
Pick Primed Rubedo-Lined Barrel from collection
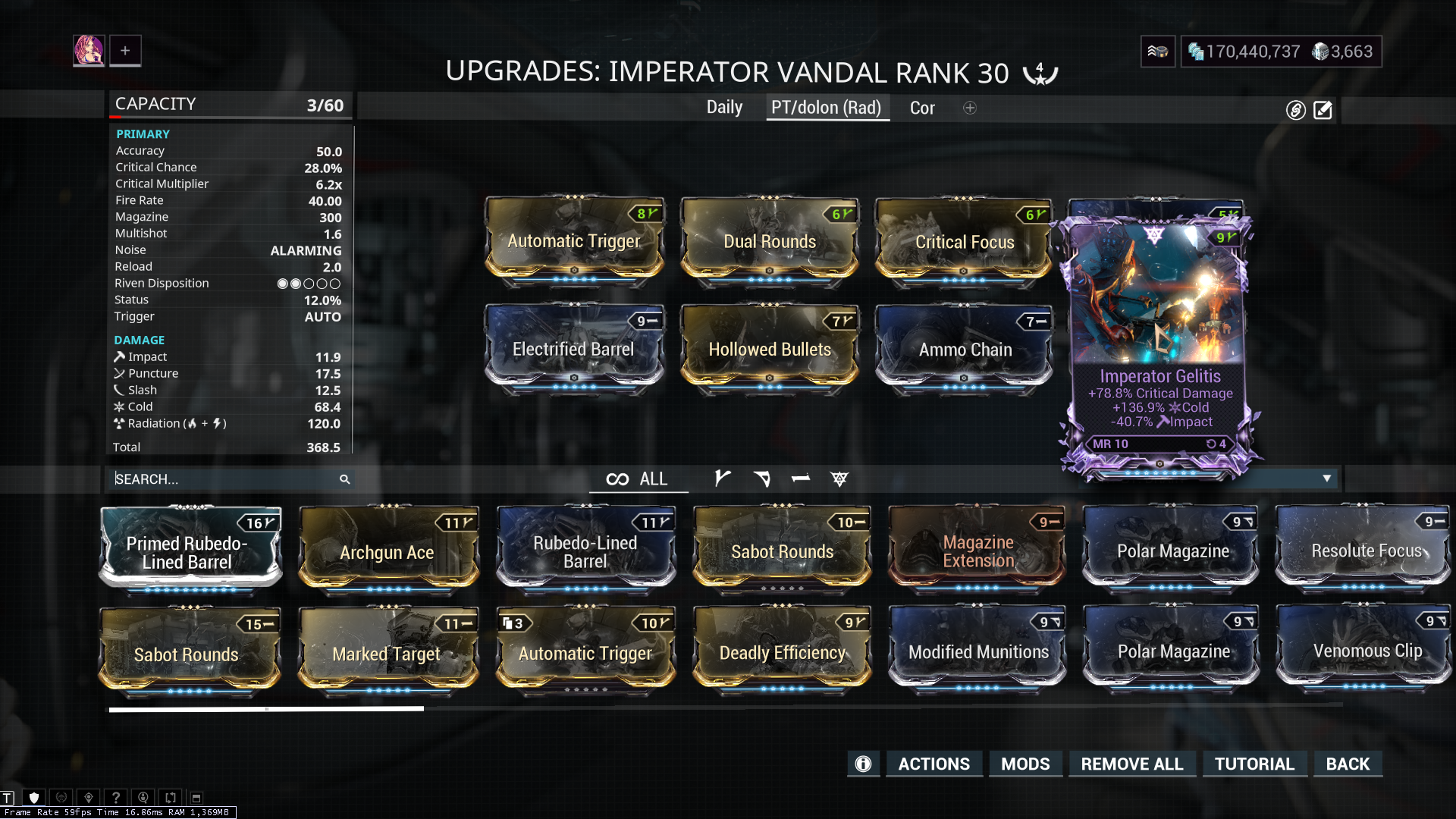[188, 551]
